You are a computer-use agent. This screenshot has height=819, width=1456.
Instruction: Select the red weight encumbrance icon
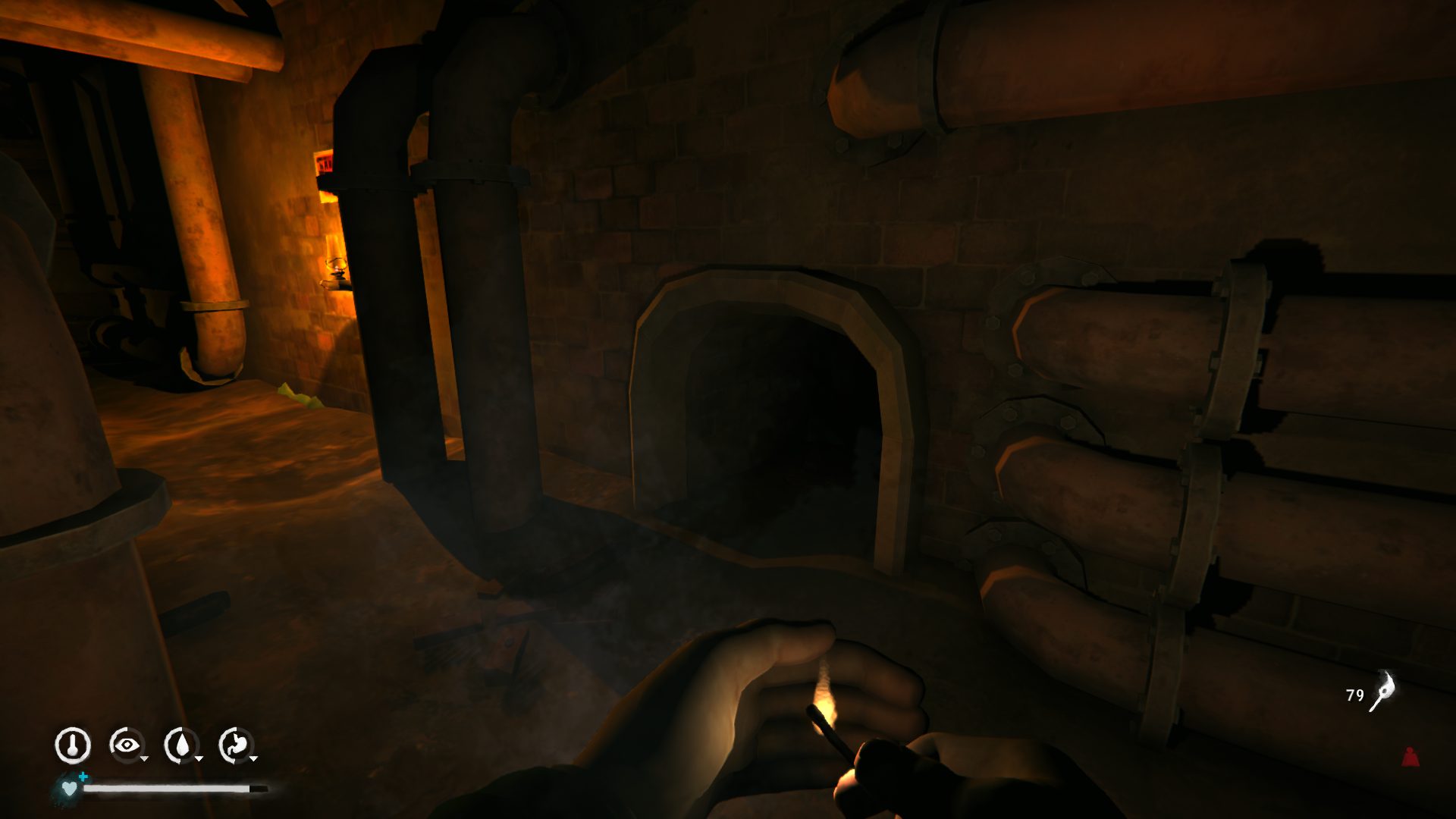[x=1410, y=757]
